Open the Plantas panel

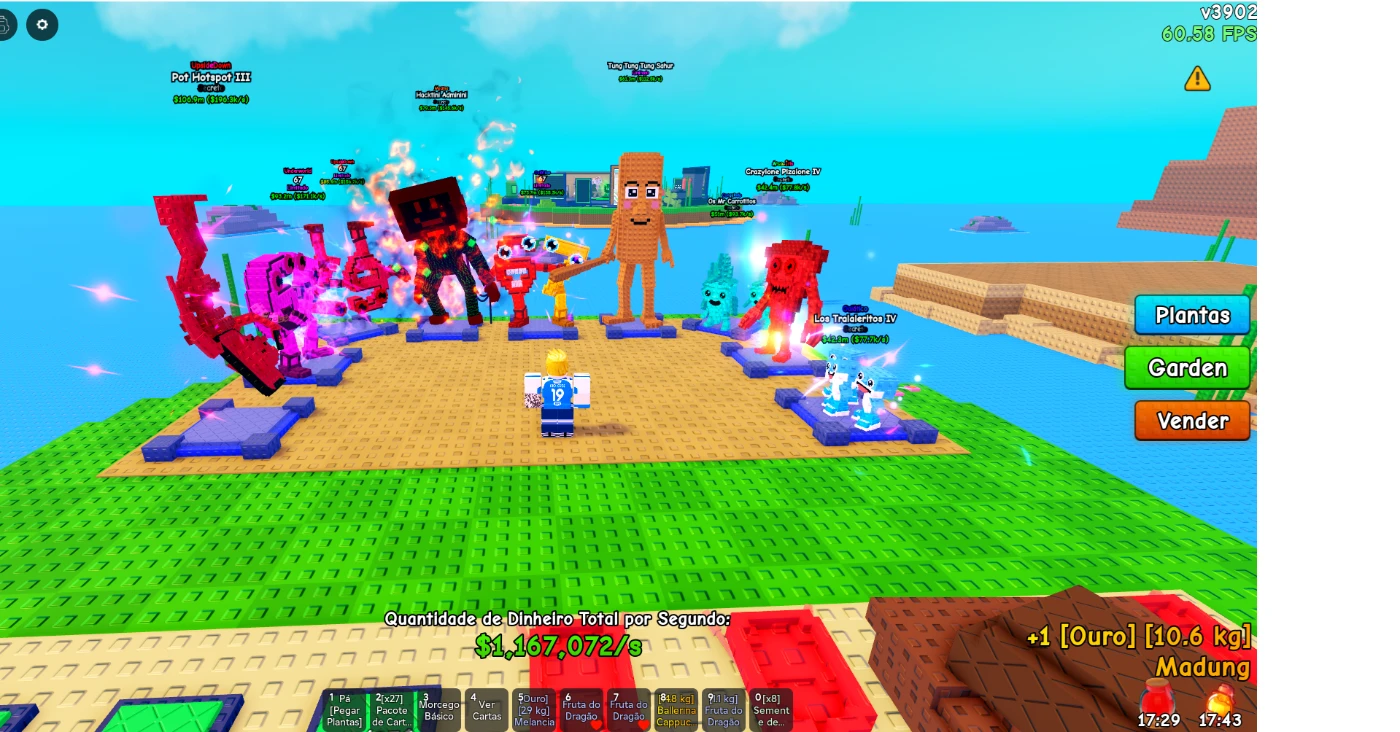coord(1193,315)
